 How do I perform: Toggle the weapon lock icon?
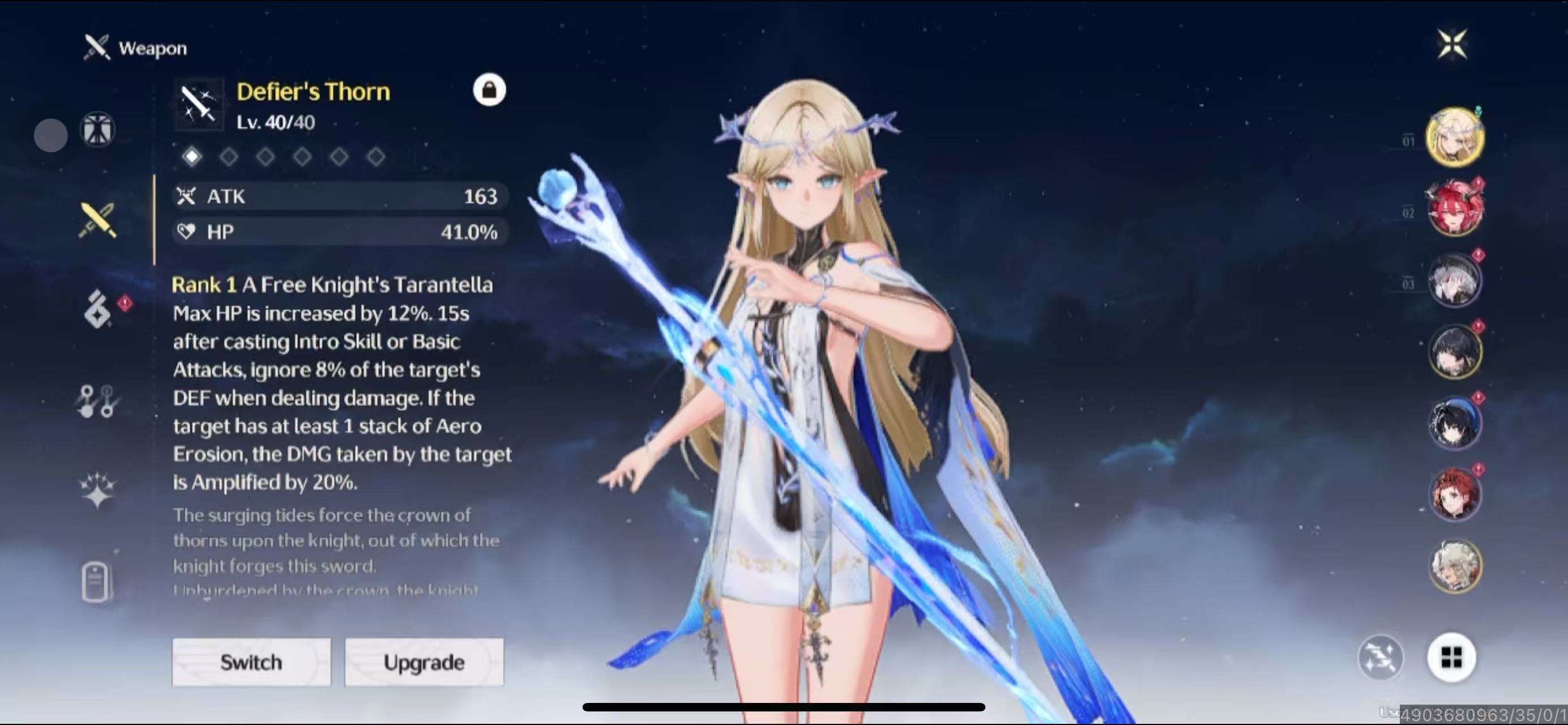click(489, 90)
